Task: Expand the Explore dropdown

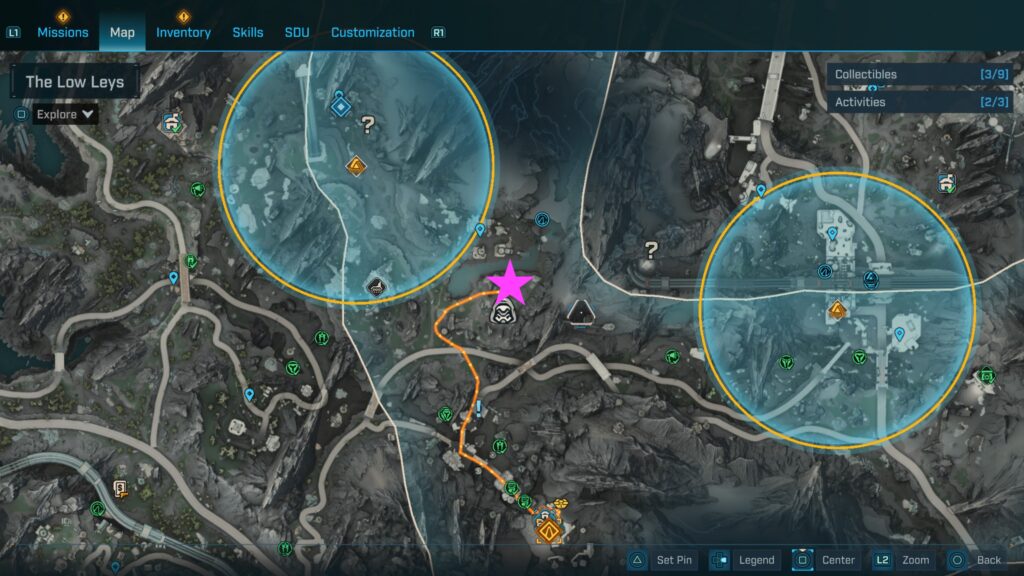Action: click(66, 114)
